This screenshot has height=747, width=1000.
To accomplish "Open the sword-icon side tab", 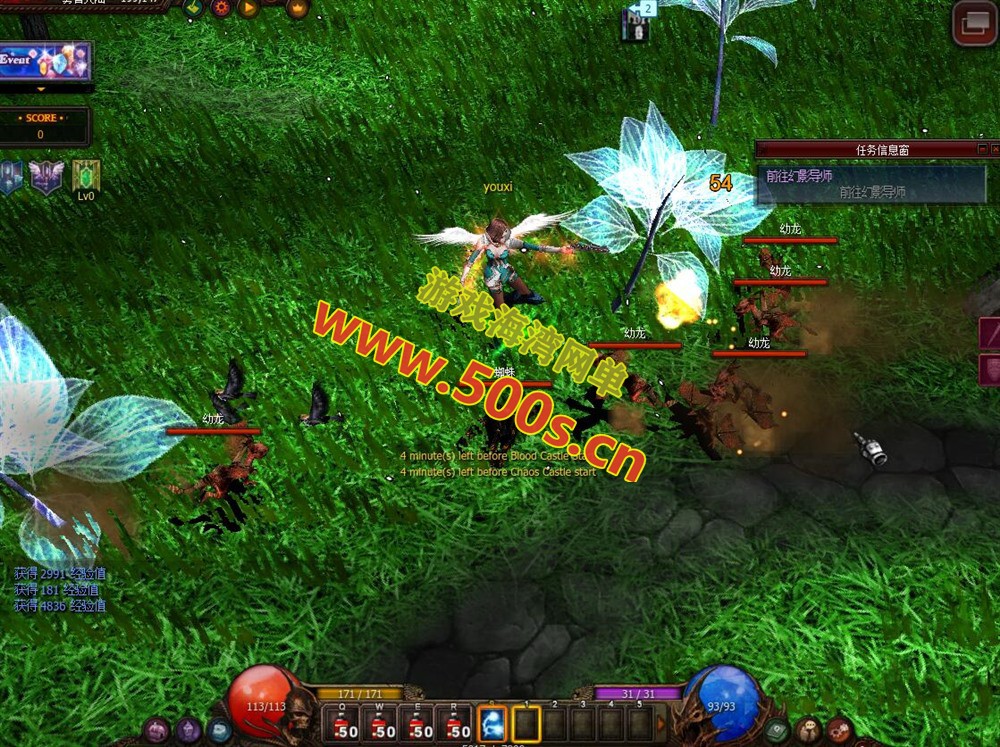I will tap(990, 333).
